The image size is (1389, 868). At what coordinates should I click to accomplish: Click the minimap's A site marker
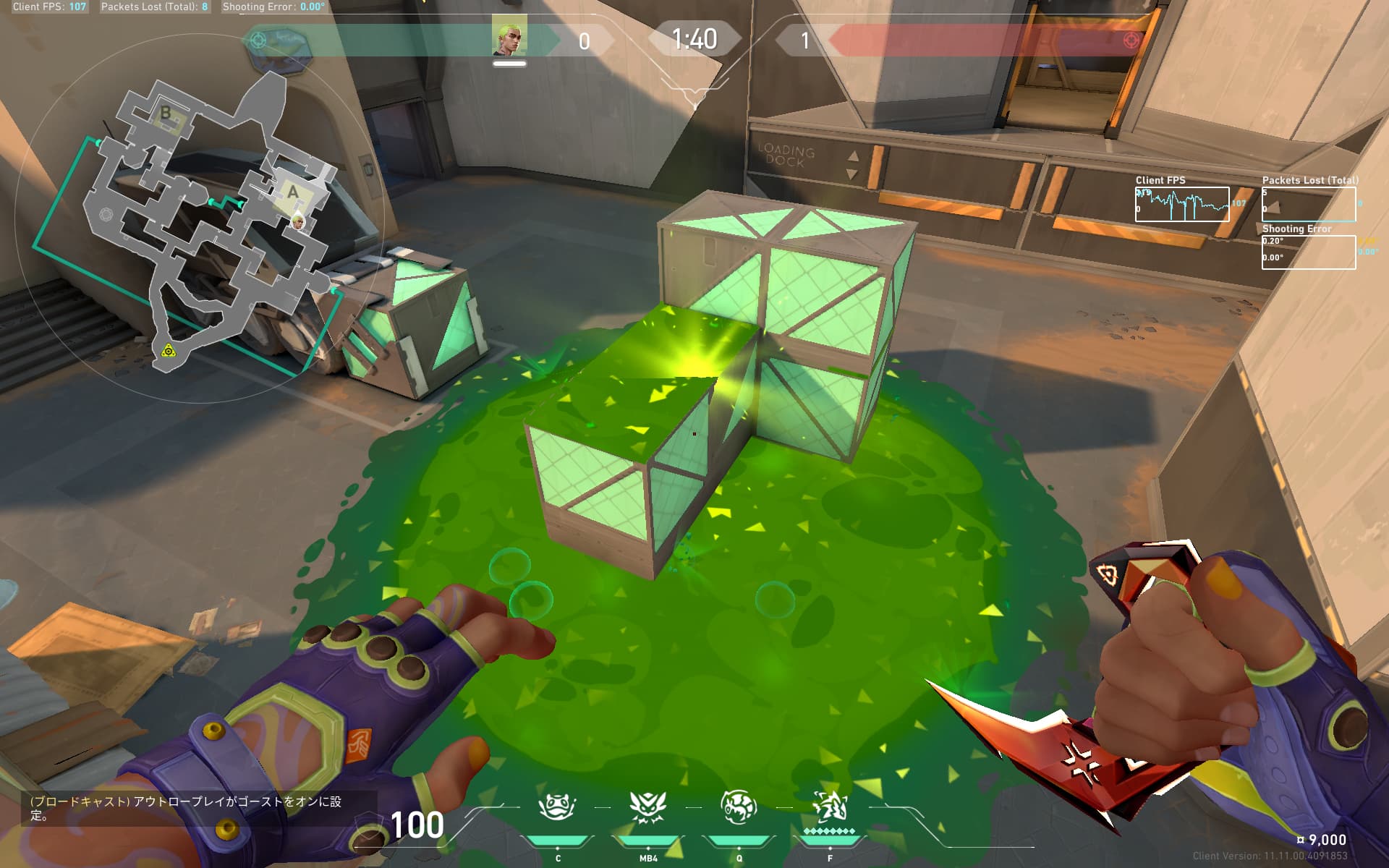pyautogui.click(x=292, y=193)
